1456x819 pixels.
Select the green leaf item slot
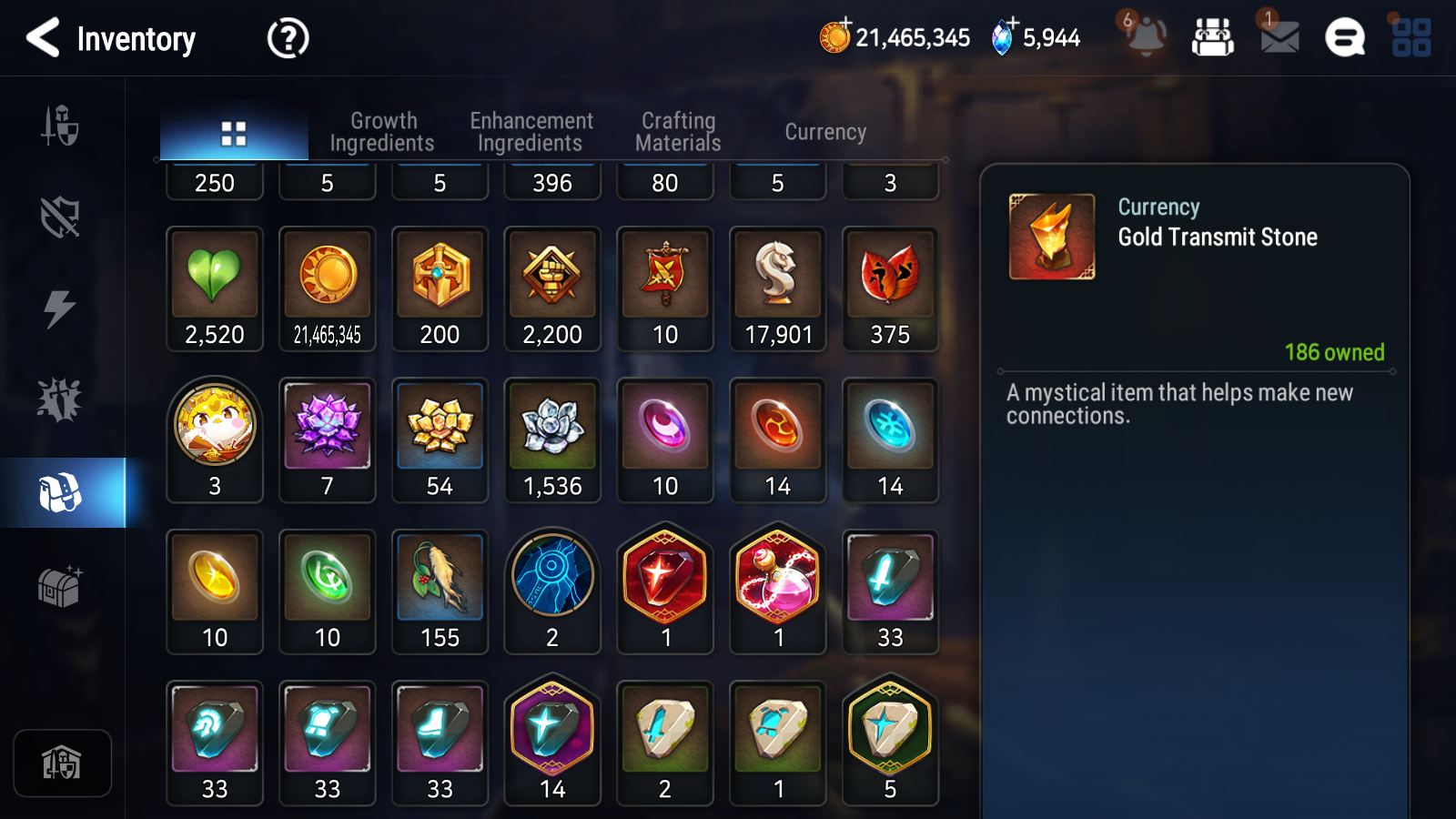tap(215, 288)
